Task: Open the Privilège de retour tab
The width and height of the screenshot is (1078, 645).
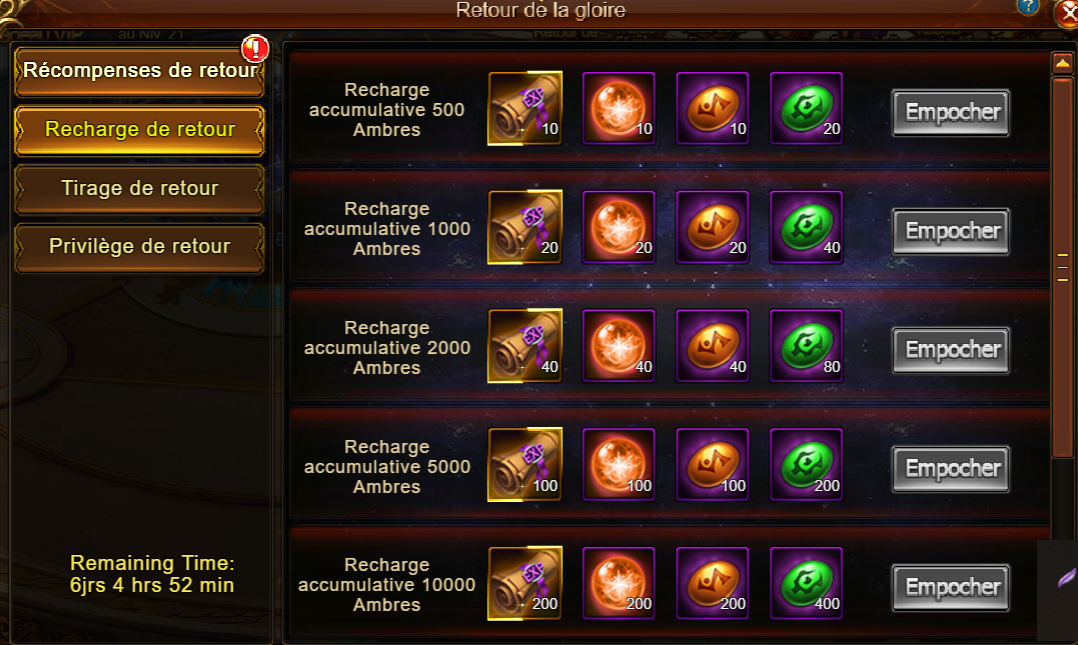Action: [x=139, y=246]
